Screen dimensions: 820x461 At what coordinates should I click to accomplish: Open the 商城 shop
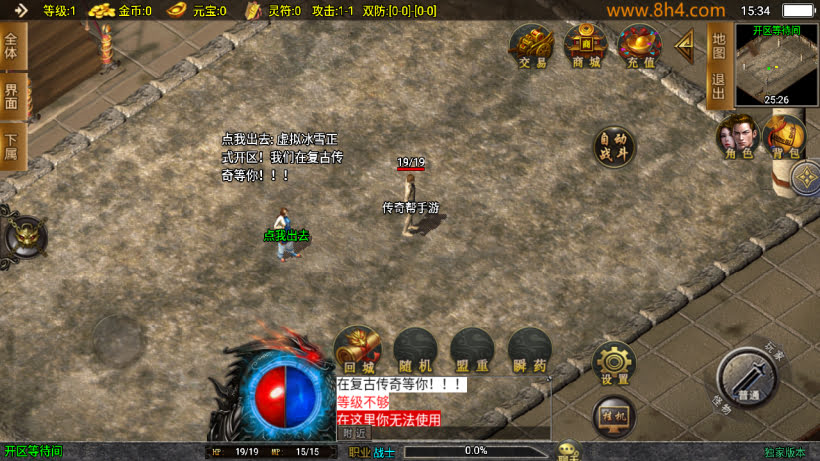pyautogui.click(x=586, y=46)
